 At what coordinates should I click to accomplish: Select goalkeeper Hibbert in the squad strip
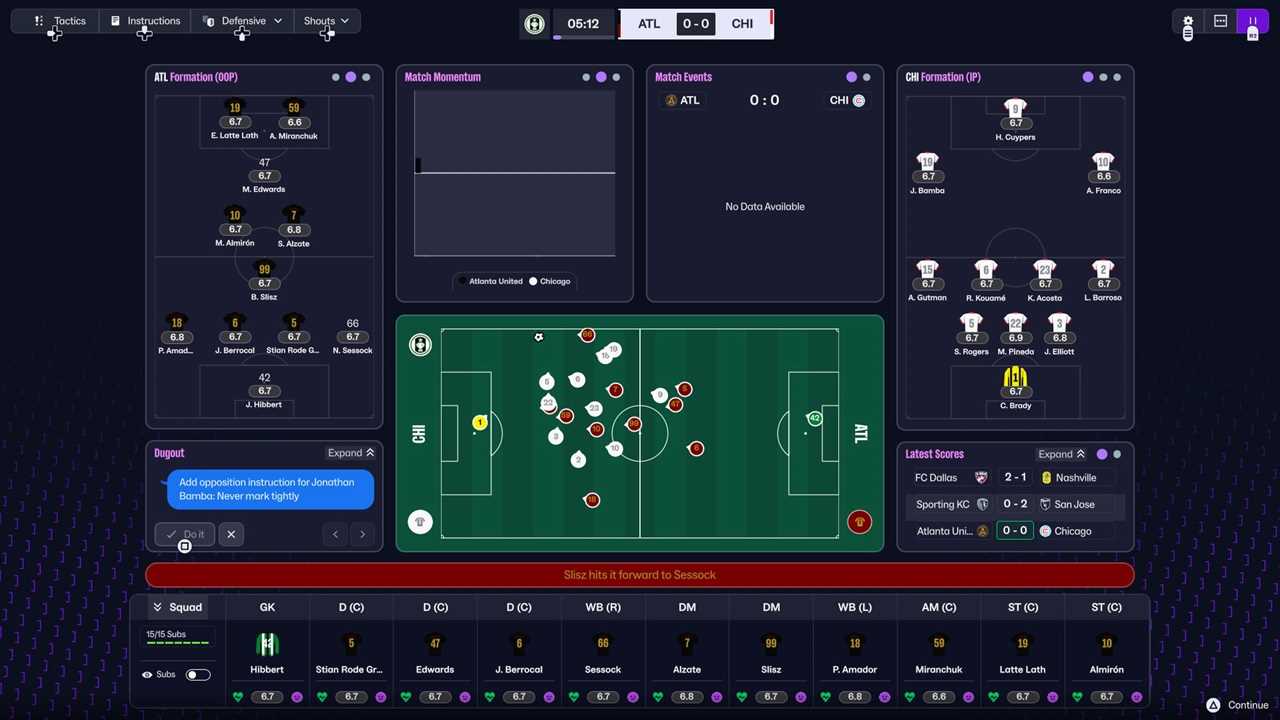click(x=267, y=650)
